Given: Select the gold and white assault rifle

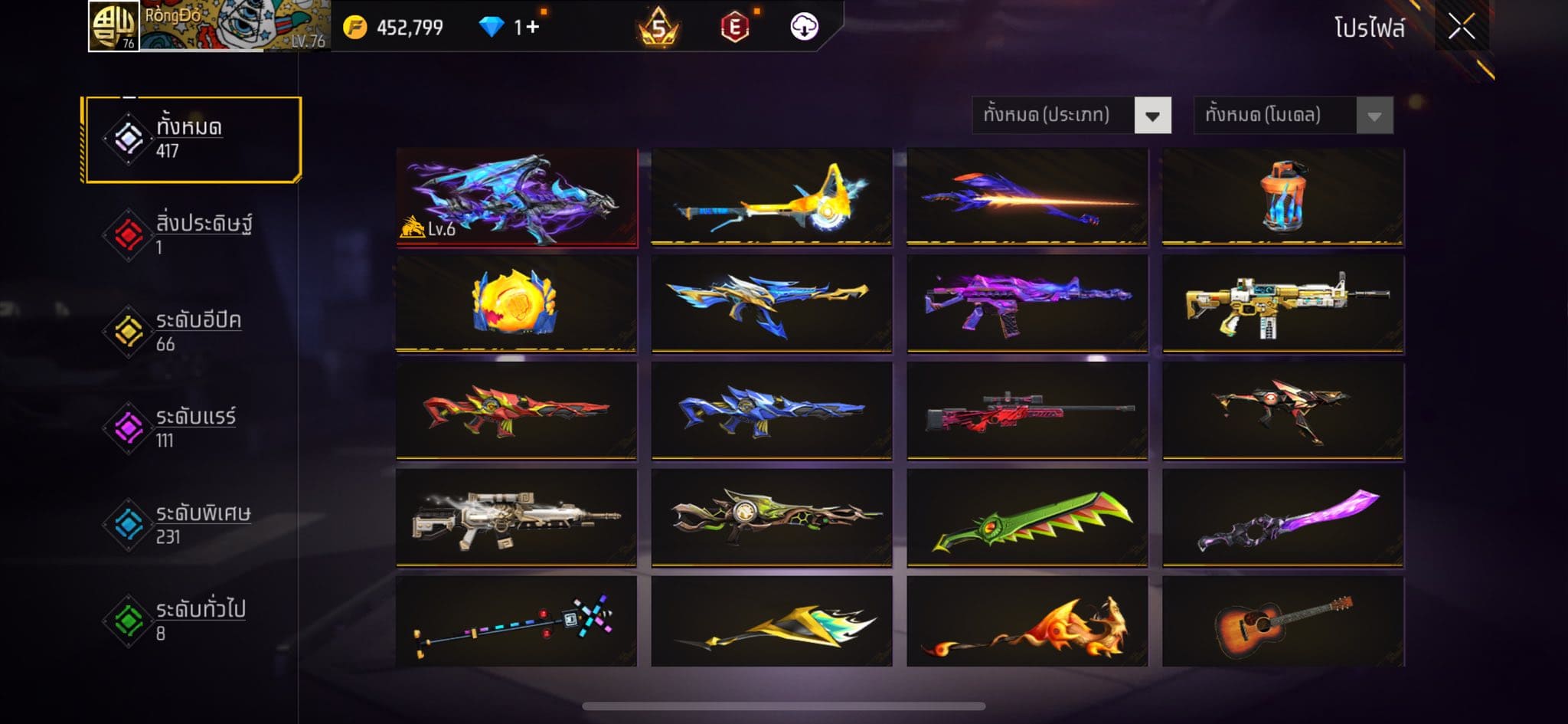Looking at the screenshot, I should click(x=1283, y=303).
